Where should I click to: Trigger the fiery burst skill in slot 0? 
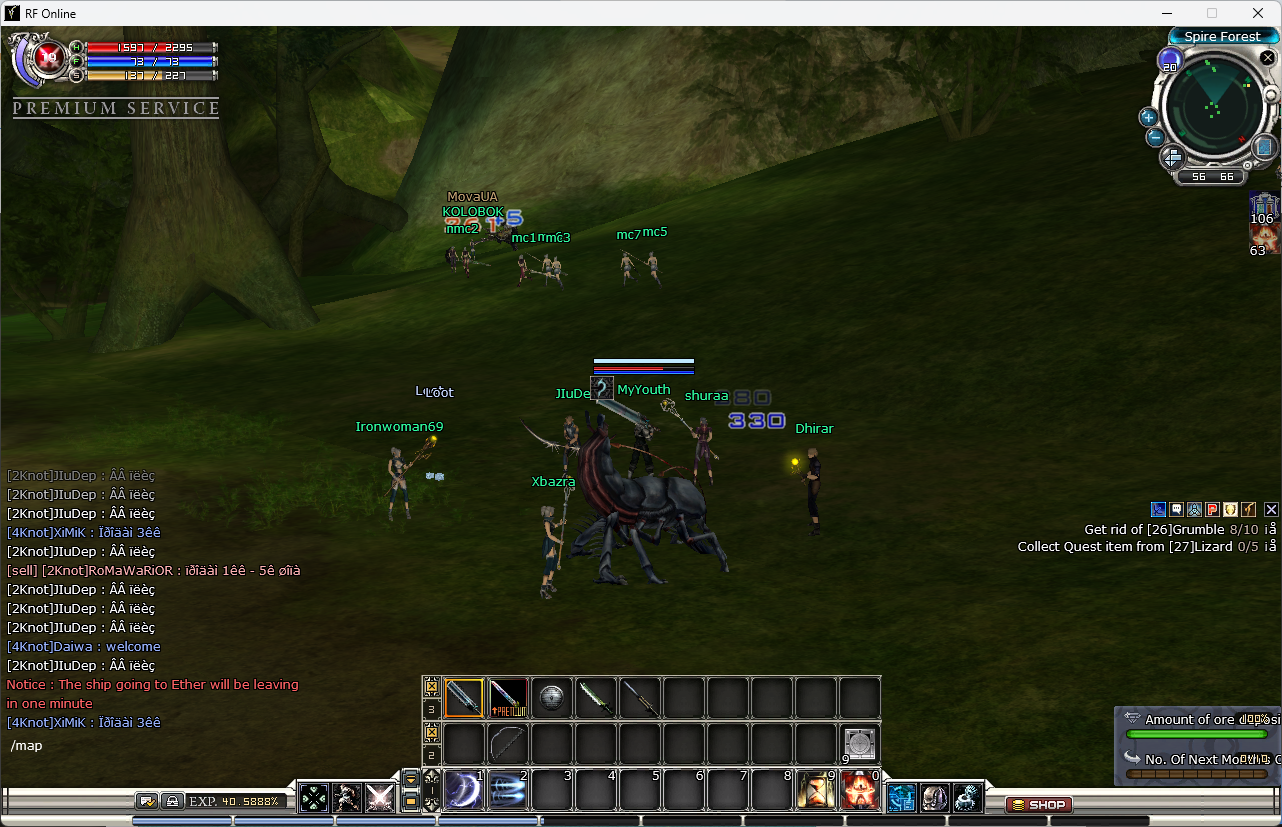pyautogui.click(x=859, y=791)
